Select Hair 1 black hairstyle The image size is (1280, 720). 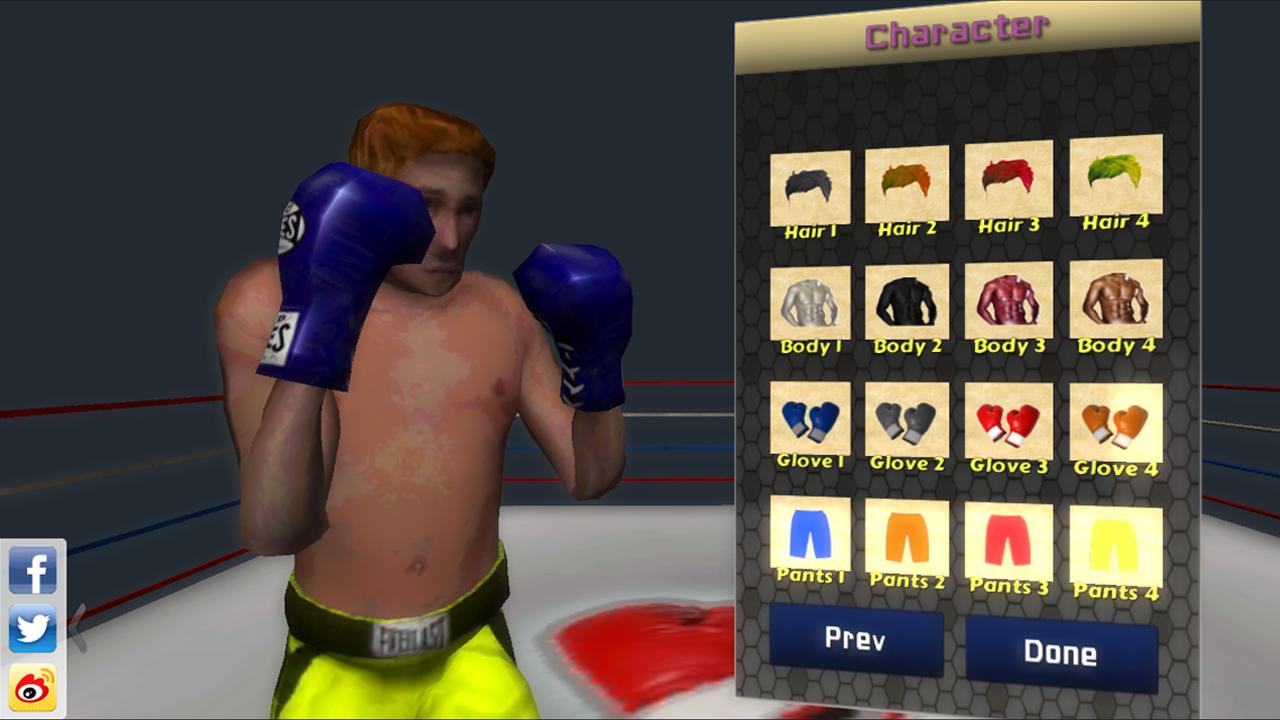click(x=810, y=185)
